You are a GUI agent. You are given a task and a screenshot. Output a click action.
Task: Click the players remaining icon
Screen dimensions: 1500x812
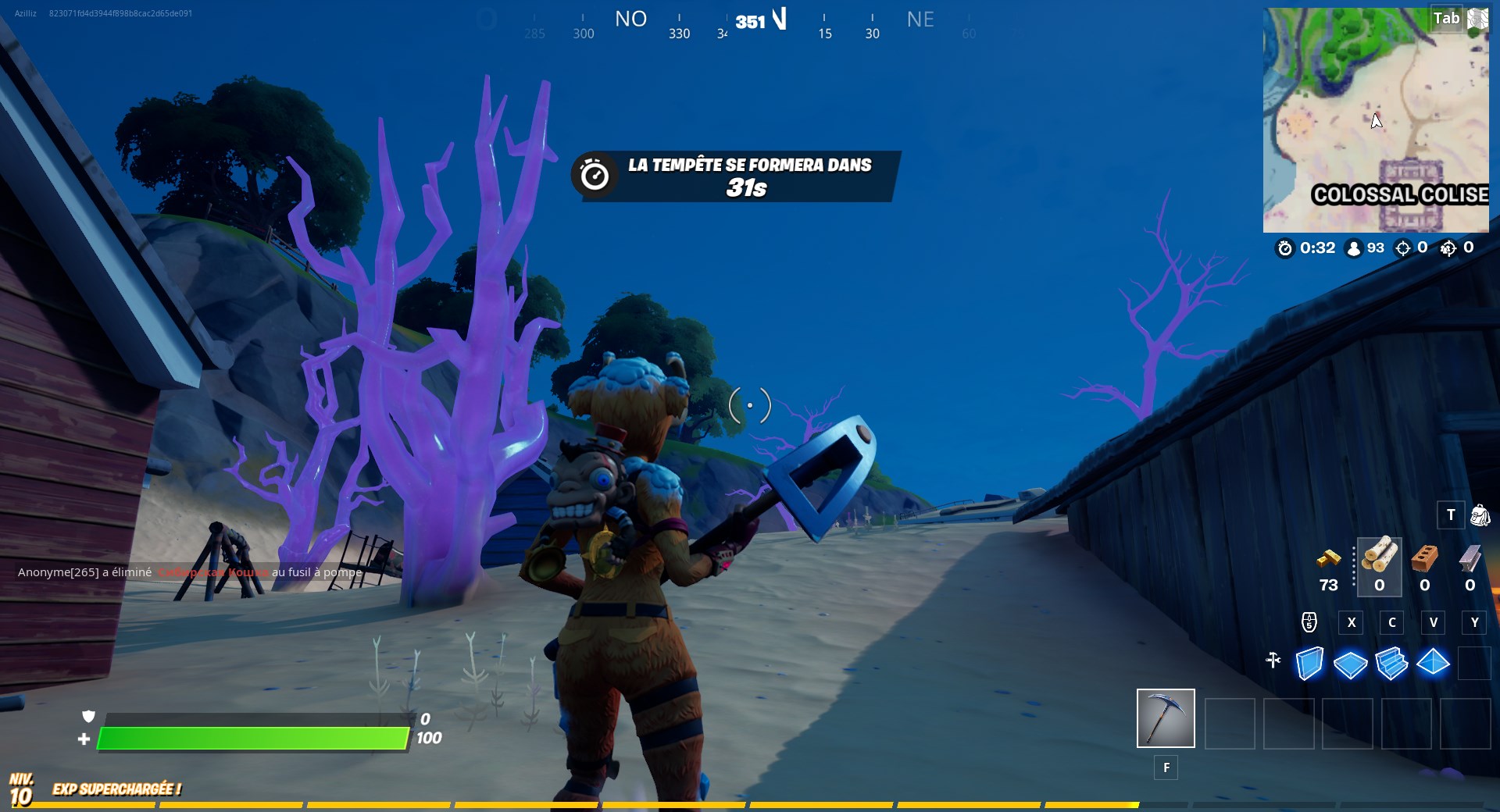click(x=1355, y=248)
